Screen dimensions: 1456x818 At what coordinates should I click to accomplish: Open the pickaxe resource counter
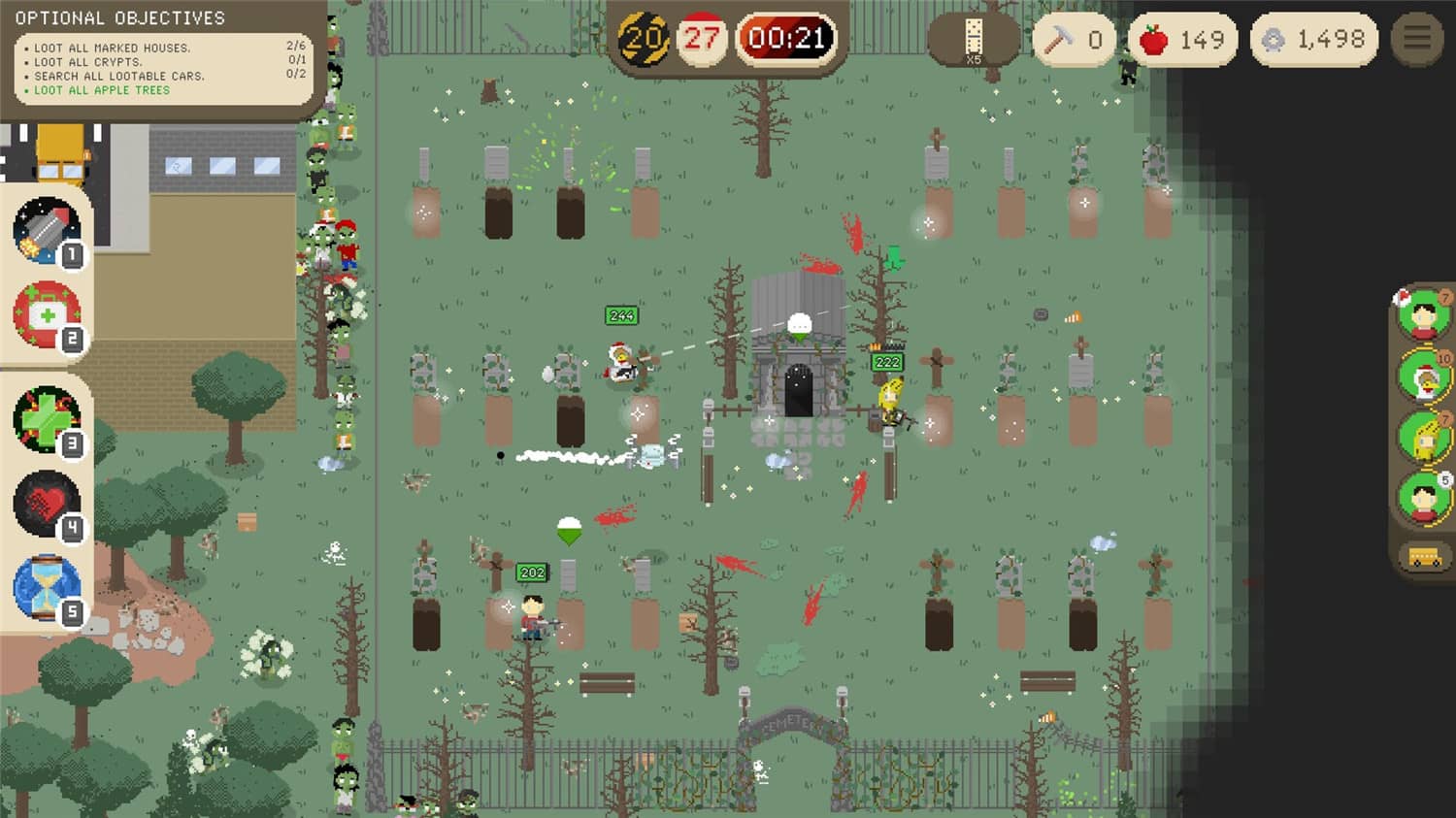(x=1074, y=39)
